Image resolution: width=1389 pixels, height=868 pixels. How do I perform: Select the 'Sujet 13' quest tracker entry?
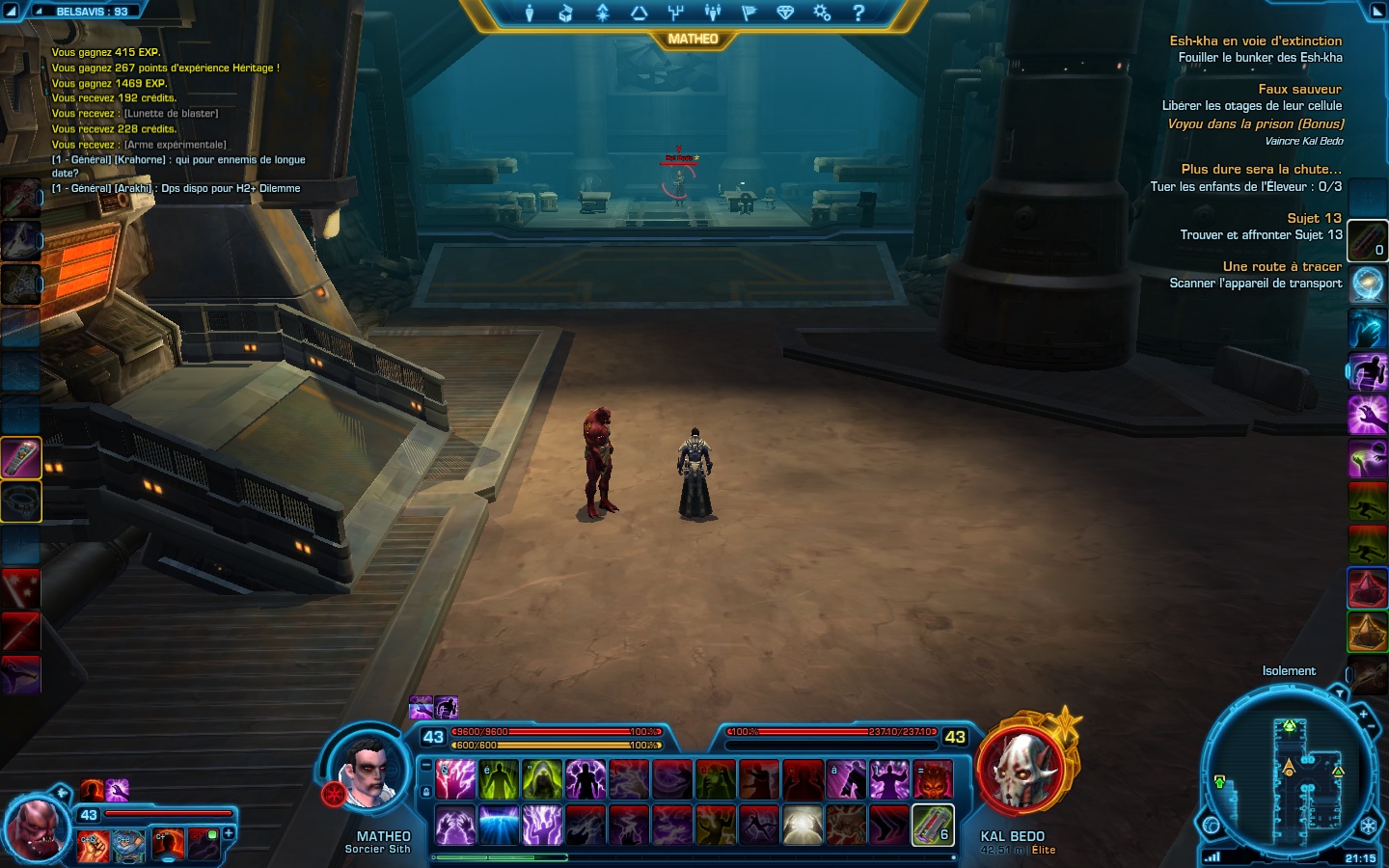[x=1314, y=218]
